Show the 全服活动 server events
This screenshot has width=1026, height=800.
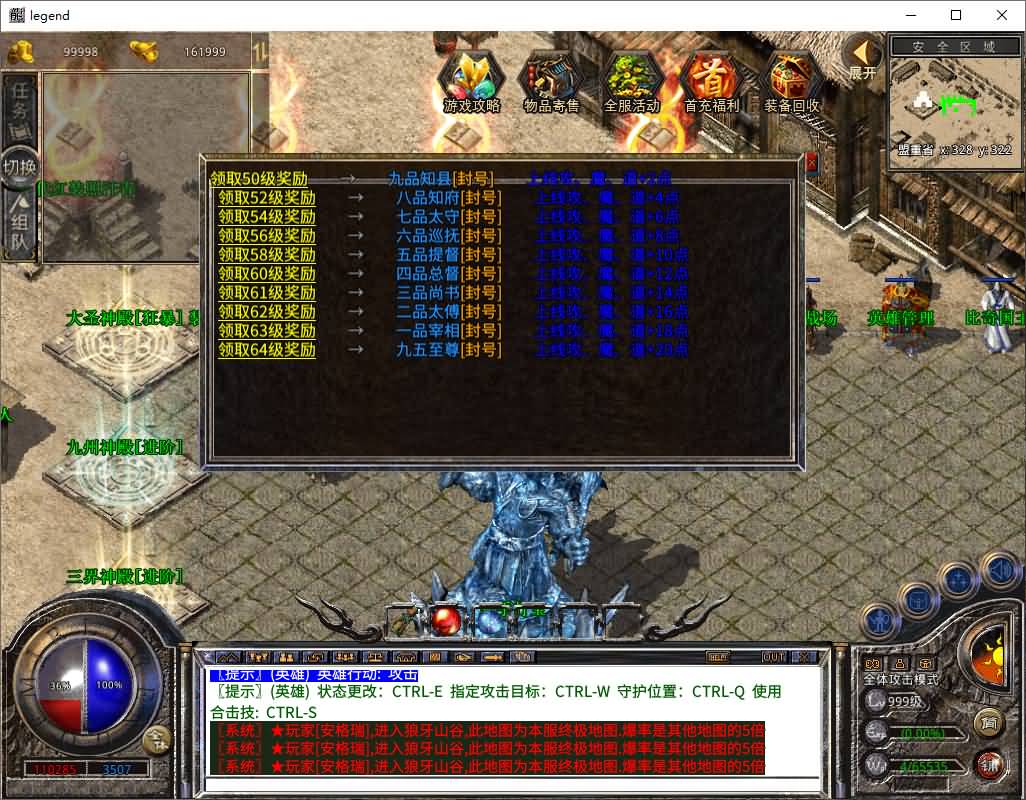[x=632, y=82]
